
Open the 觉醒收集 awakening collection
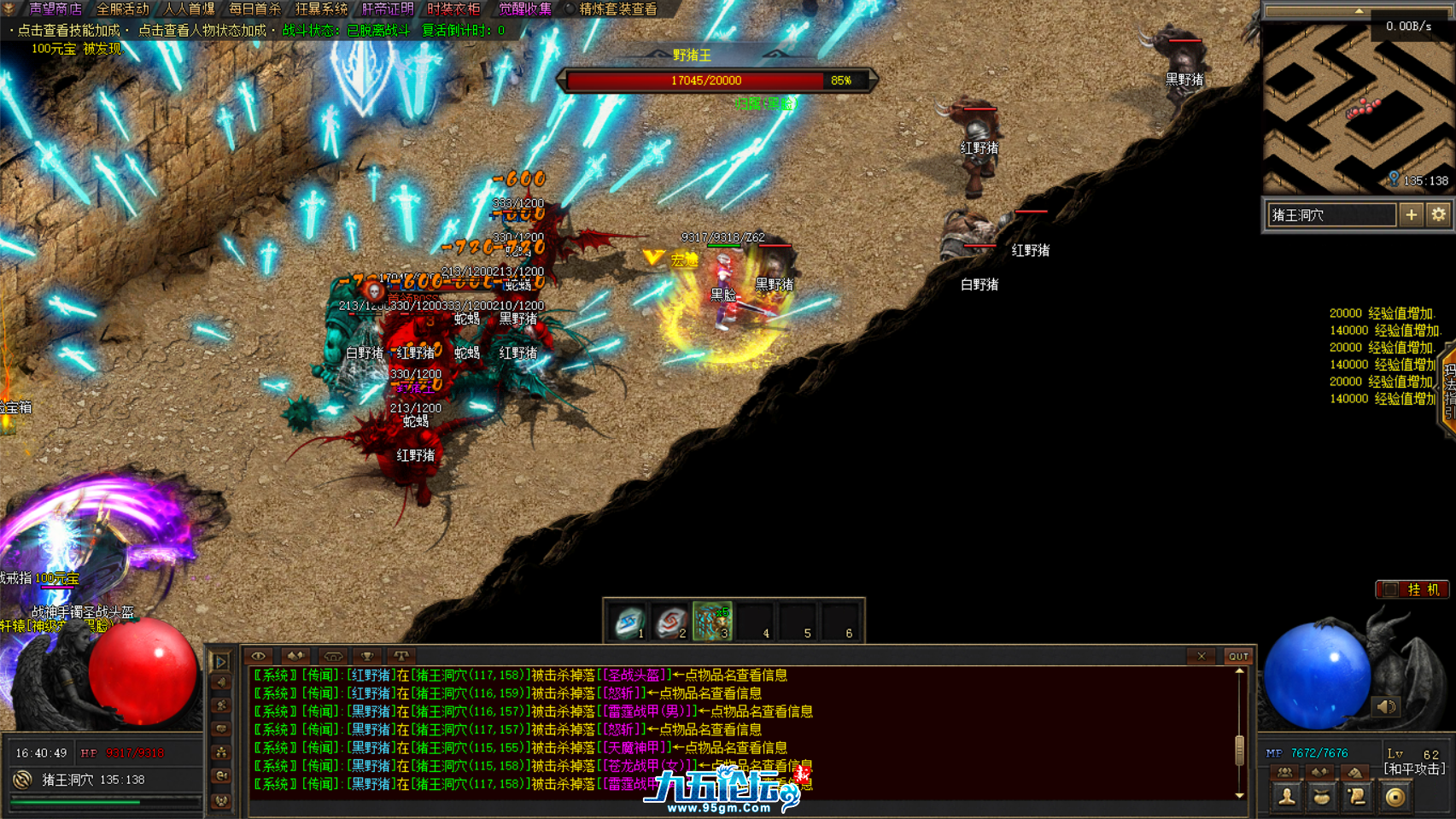[x=525, y=9]
